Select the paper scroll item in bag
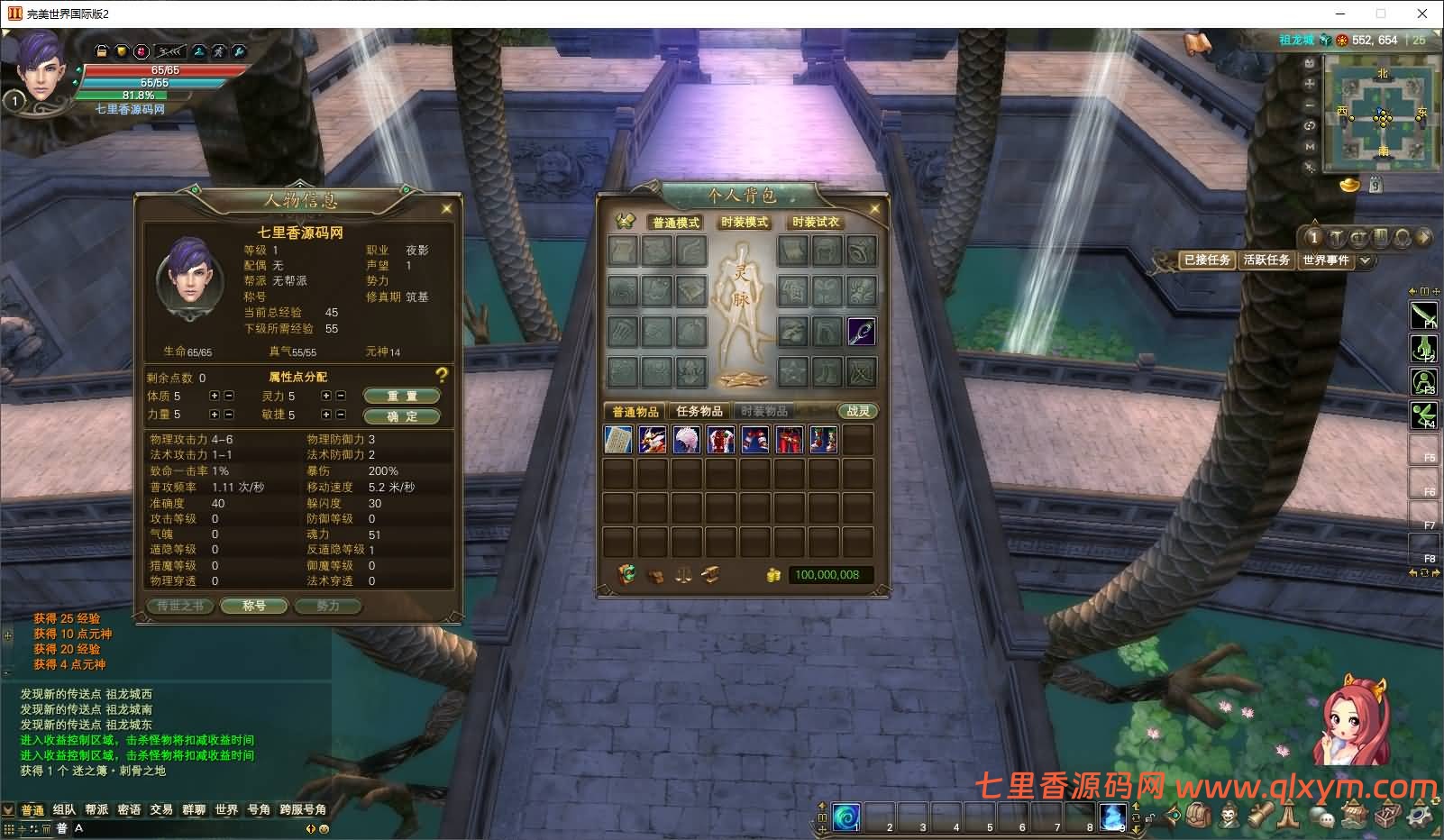 [618, 440]
